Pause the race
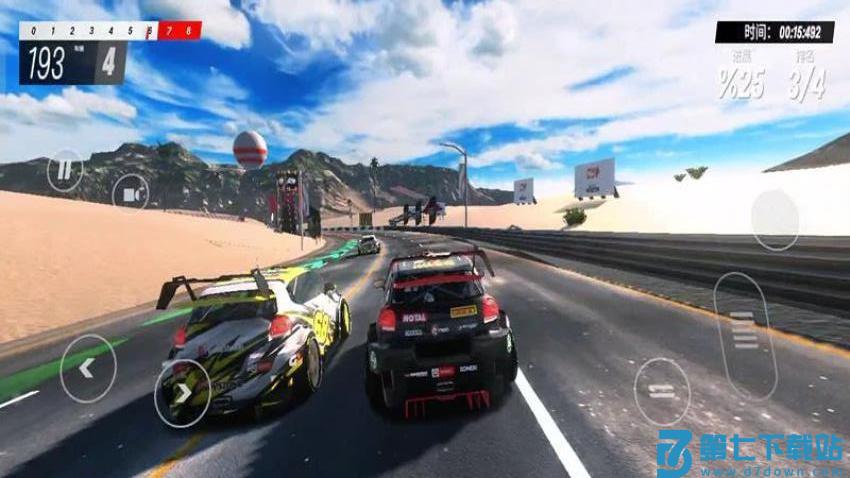 (64, 169)
